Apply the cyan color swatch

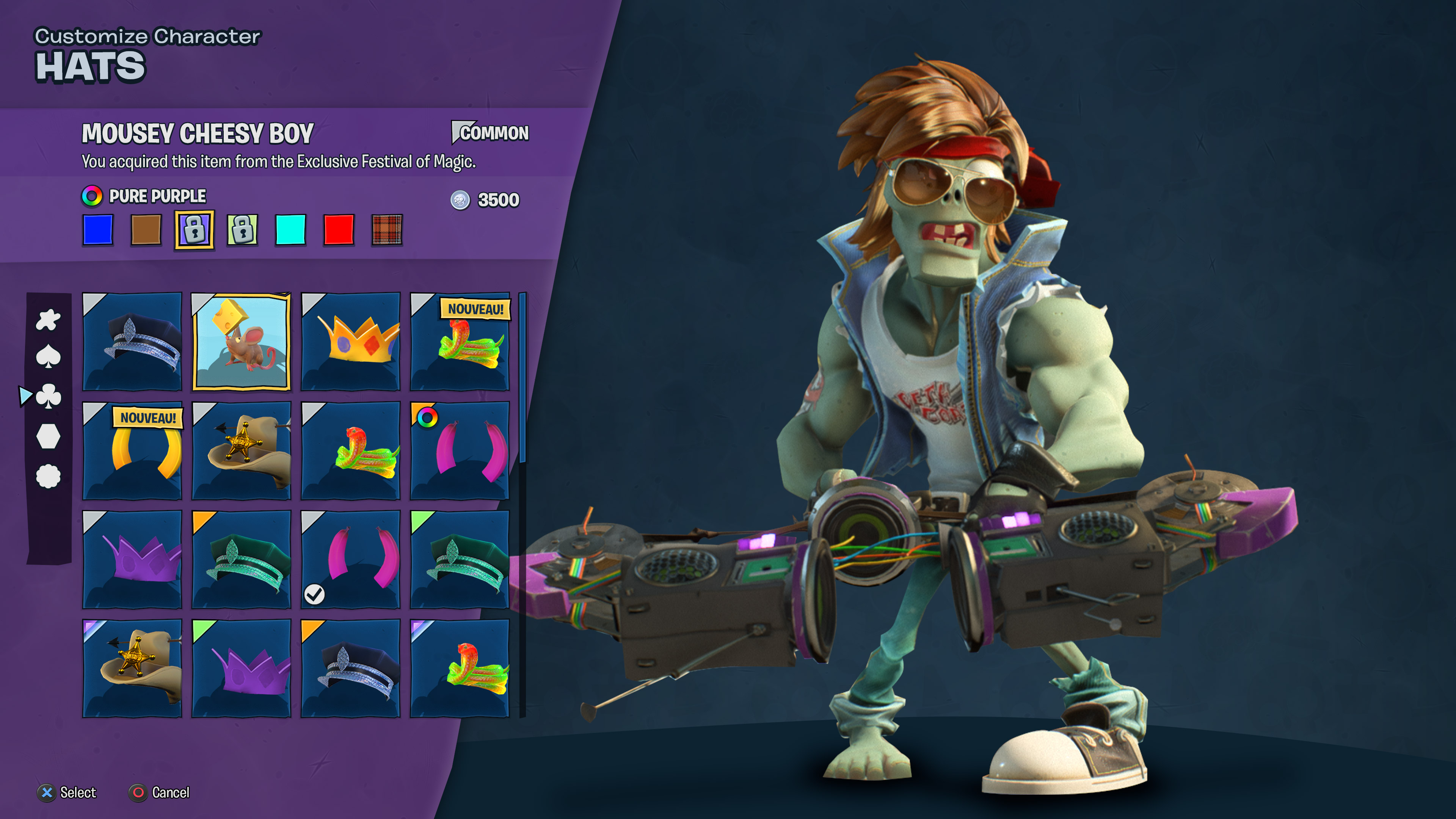pyautogui.click(x=290, y=229)
